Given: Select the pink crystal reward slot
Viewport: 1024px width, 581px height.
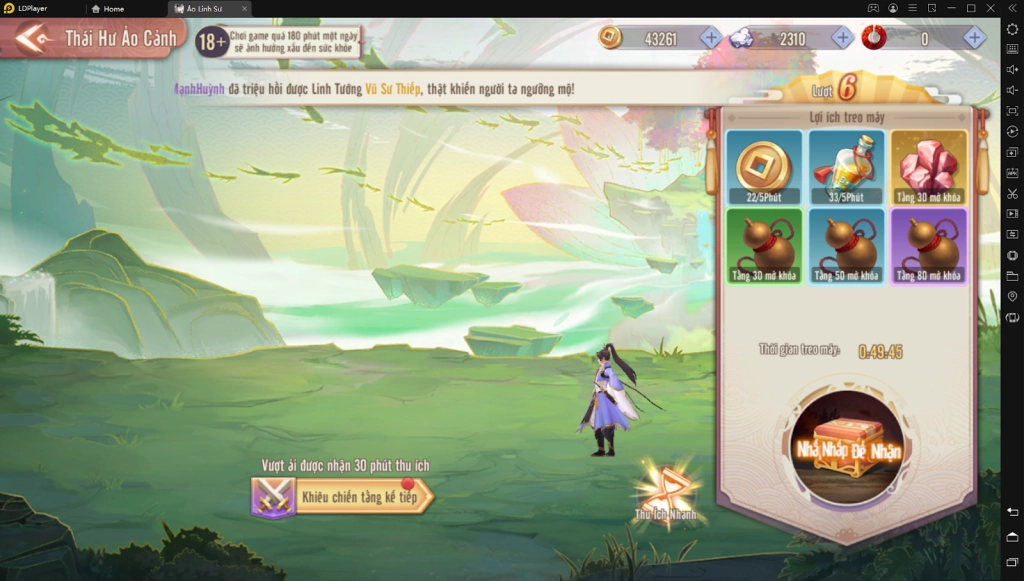Looking at the screenshot, I should click(x=929, y=166).
